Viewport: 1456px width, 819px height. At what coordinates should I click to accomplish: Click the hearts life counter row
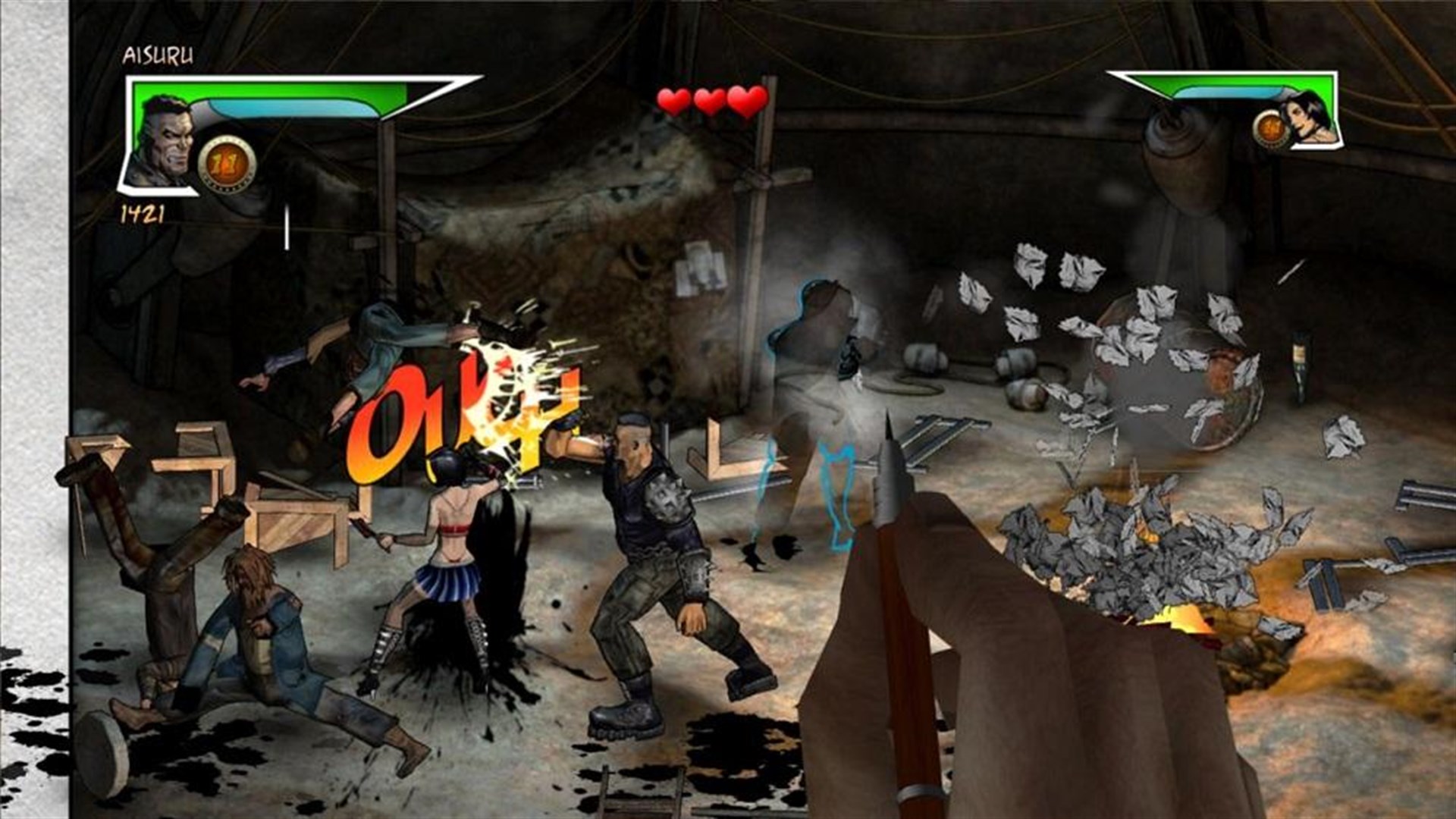click(x=708, y=101)
